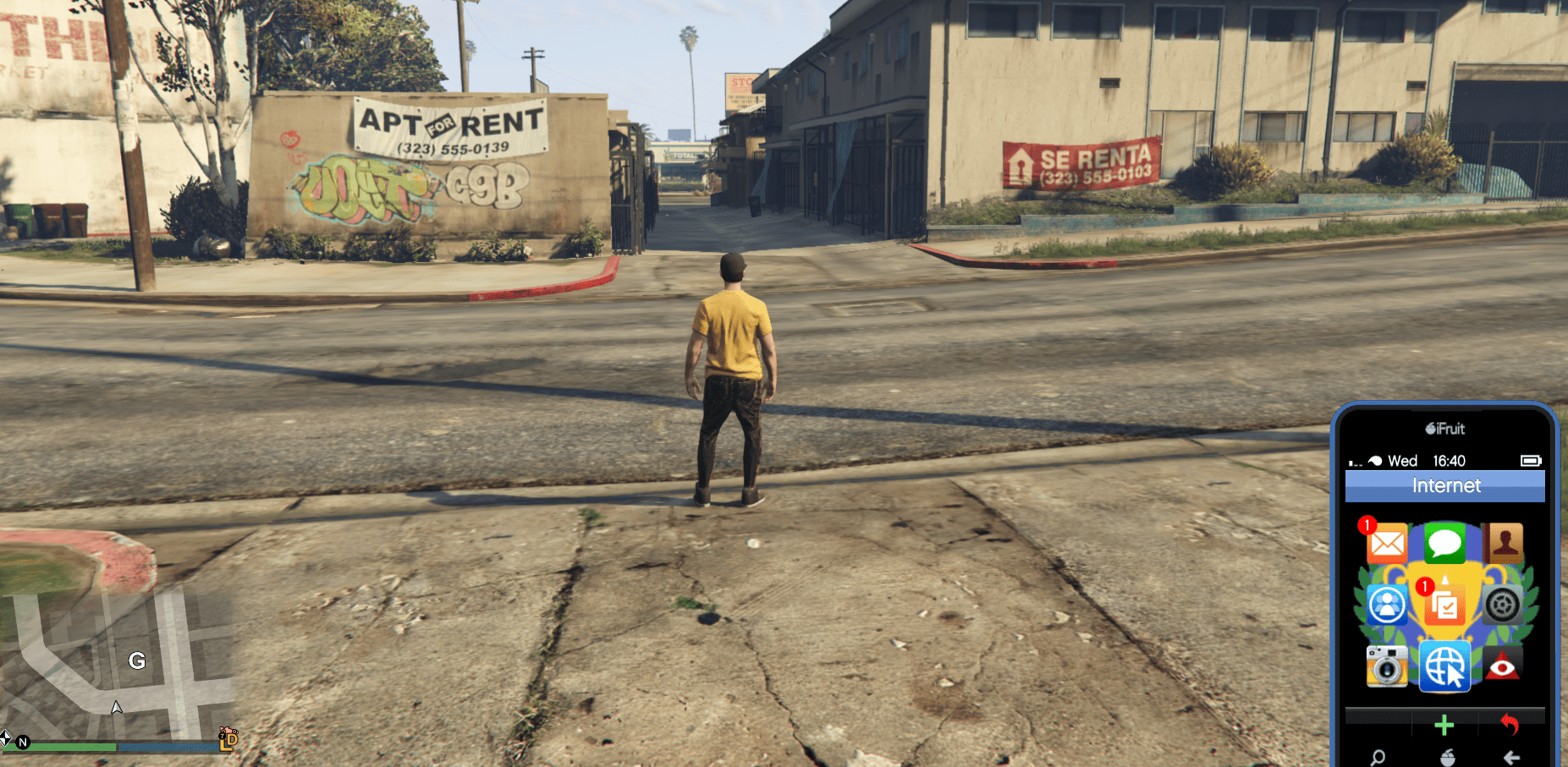This screenshot has width=1568, height=767.
Task: Click the Internet title bar
Action: point(1444,485)
